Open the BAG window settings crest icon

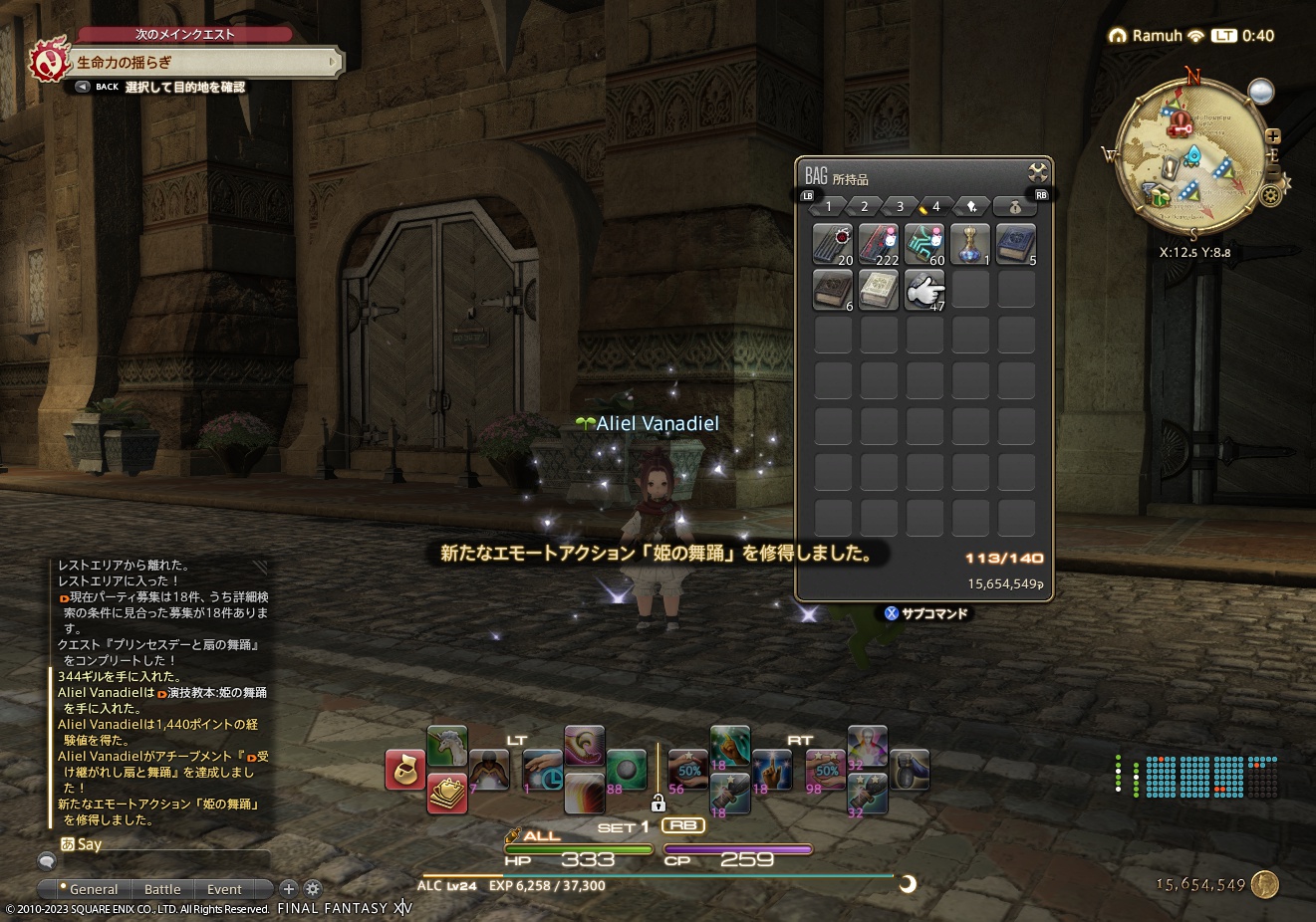[1037, 171]
